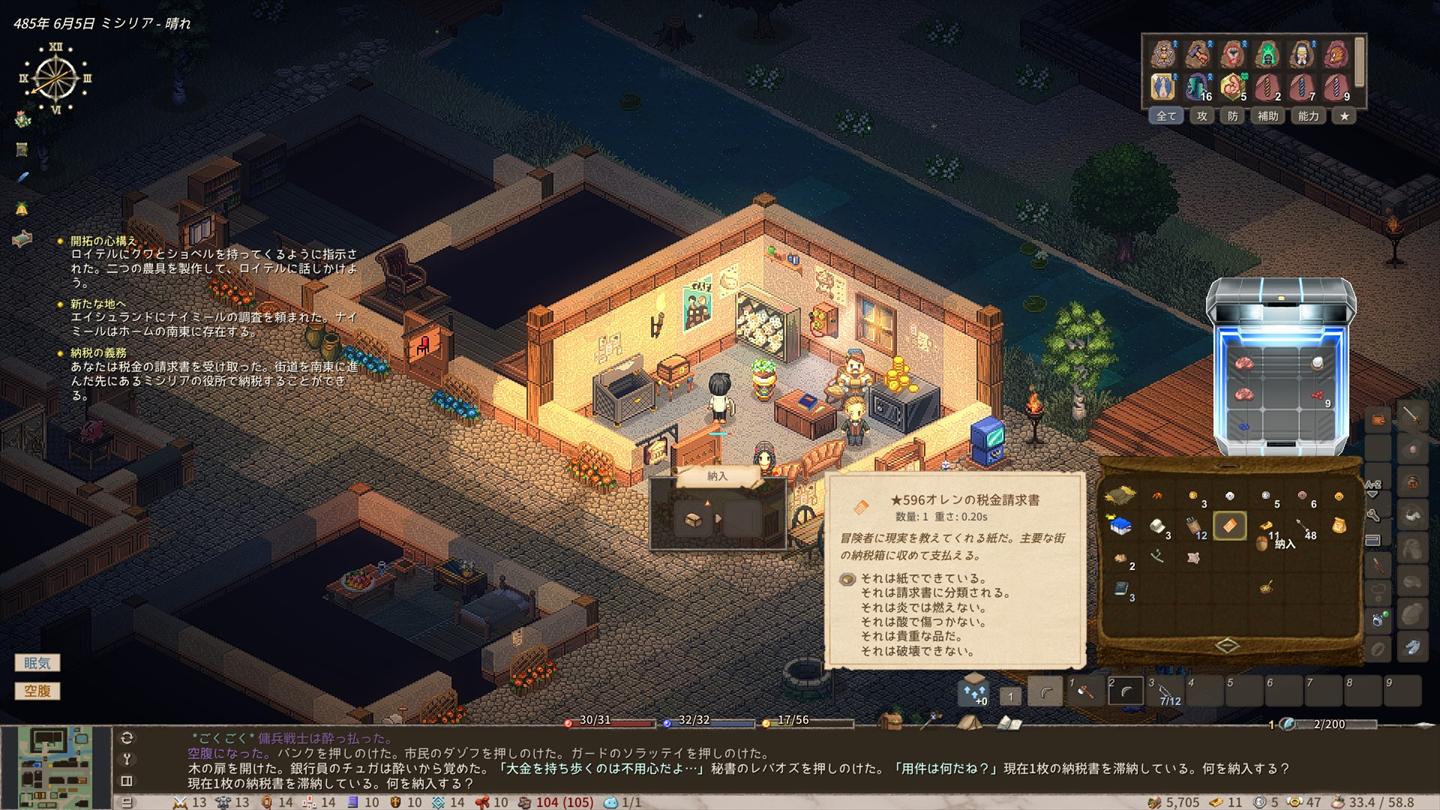The width and height of the screenshot is (1440, 810).
Task: Select hotbar slot 3 with 7/12 ammo
Action: [x=1165, y=691]
